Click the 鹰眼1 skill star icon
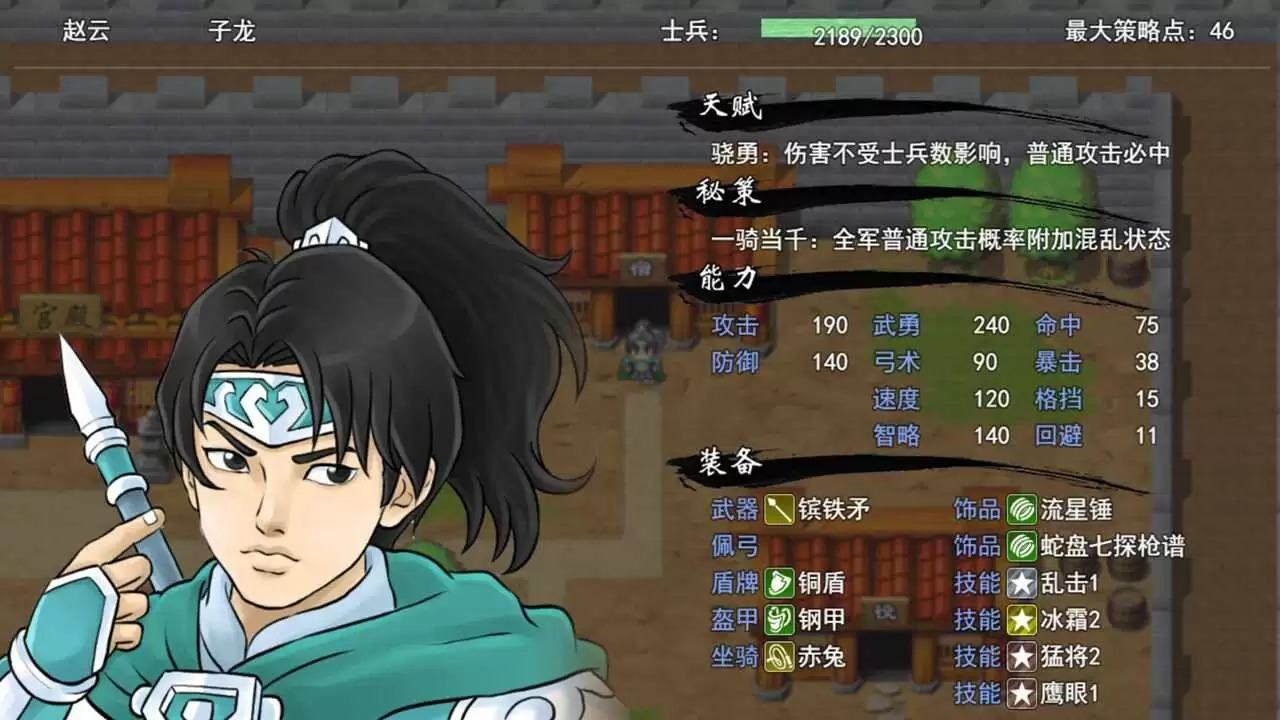1280x720 pixels. pos(1022,693)
